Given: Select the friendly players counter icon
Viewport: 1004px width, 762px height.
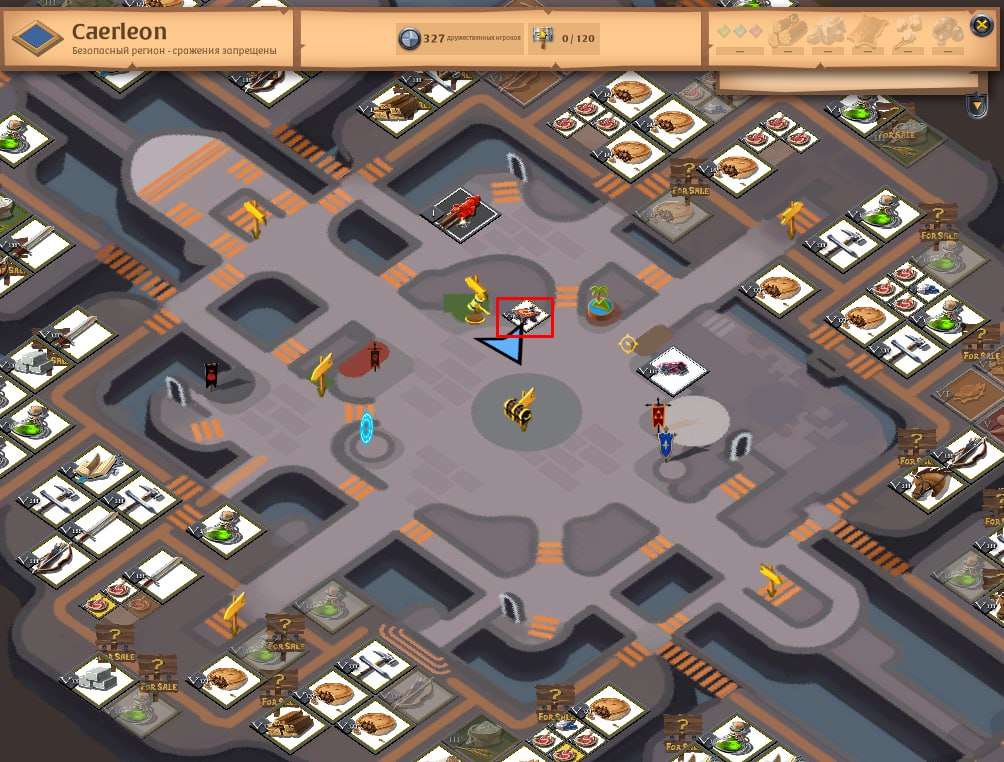Looking at the screenshot, I should [409, 39].
